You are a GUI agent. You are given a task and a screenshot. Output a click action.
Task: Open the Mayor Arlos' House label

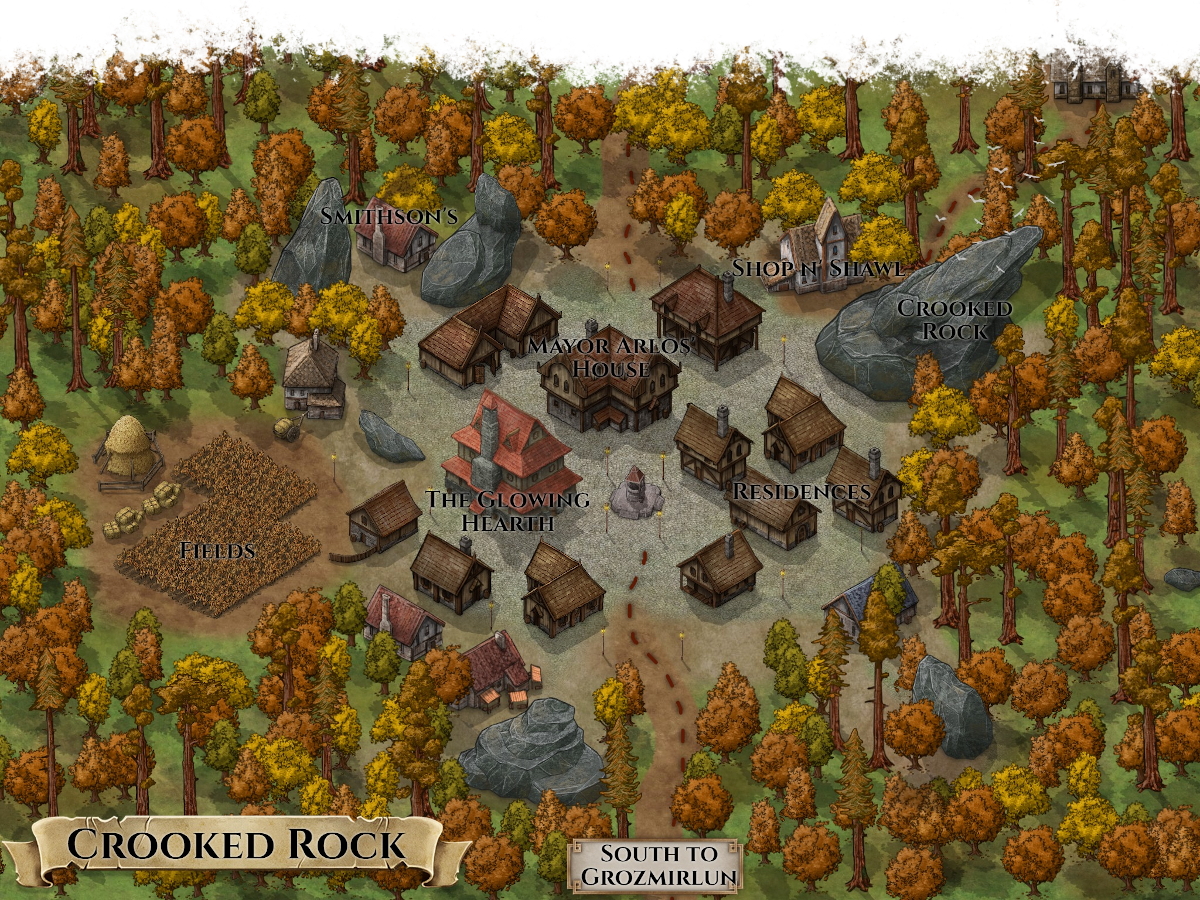pos(610,357)
